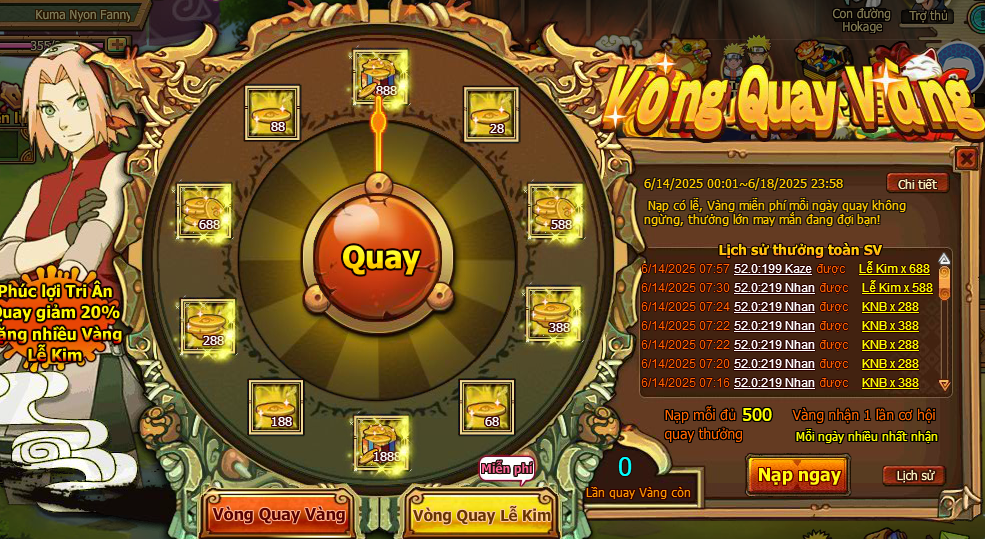The height and width of the screenshot is (539, 985).
Task: Switch to the Vòng Quay Vàng tab
Action: coord(279,515)
